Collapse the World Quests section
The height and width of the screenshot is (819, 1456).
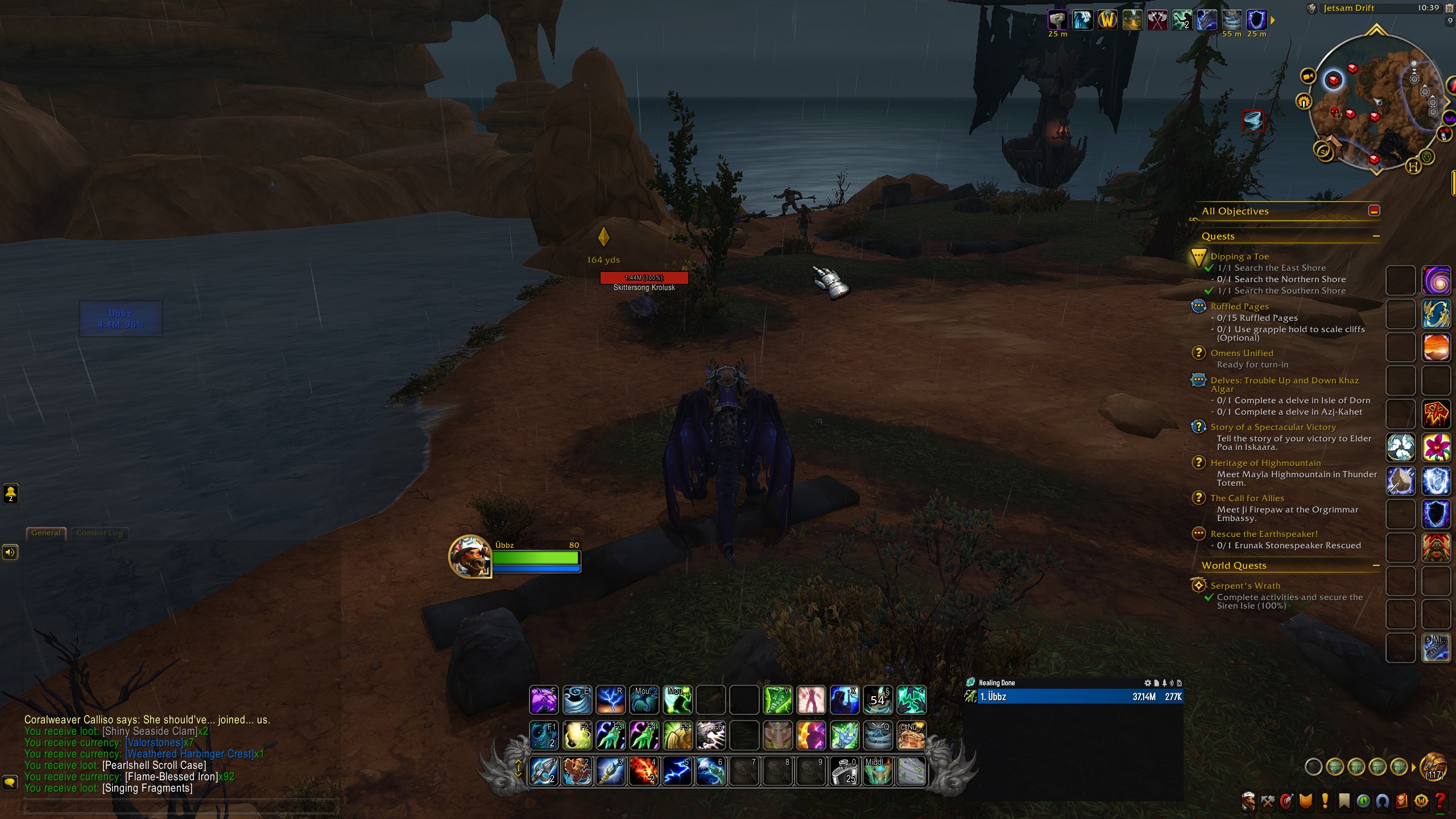1376,565
